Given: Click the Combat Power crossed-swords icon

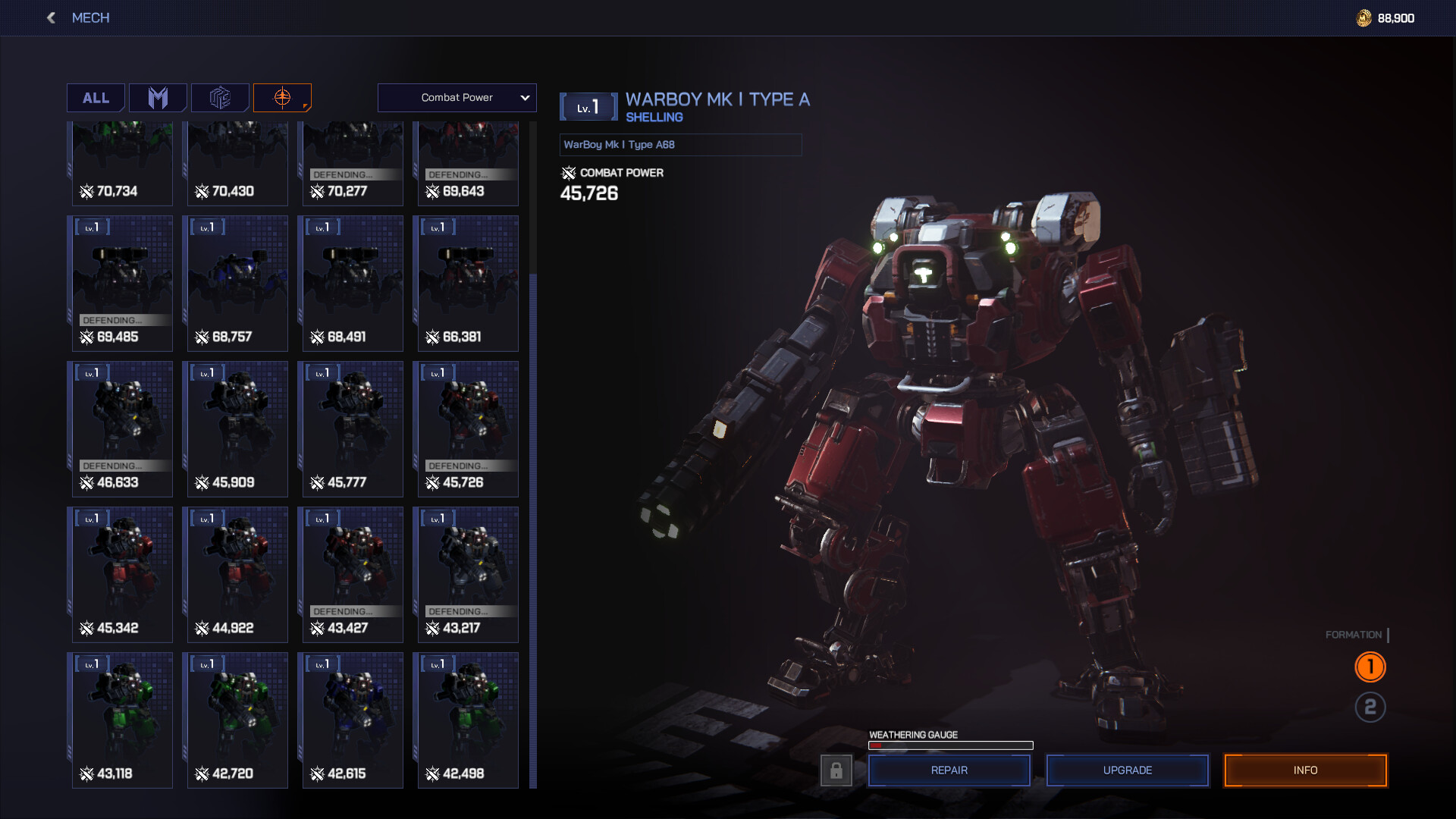Looking at the screenshot, I should coord(567,173).
